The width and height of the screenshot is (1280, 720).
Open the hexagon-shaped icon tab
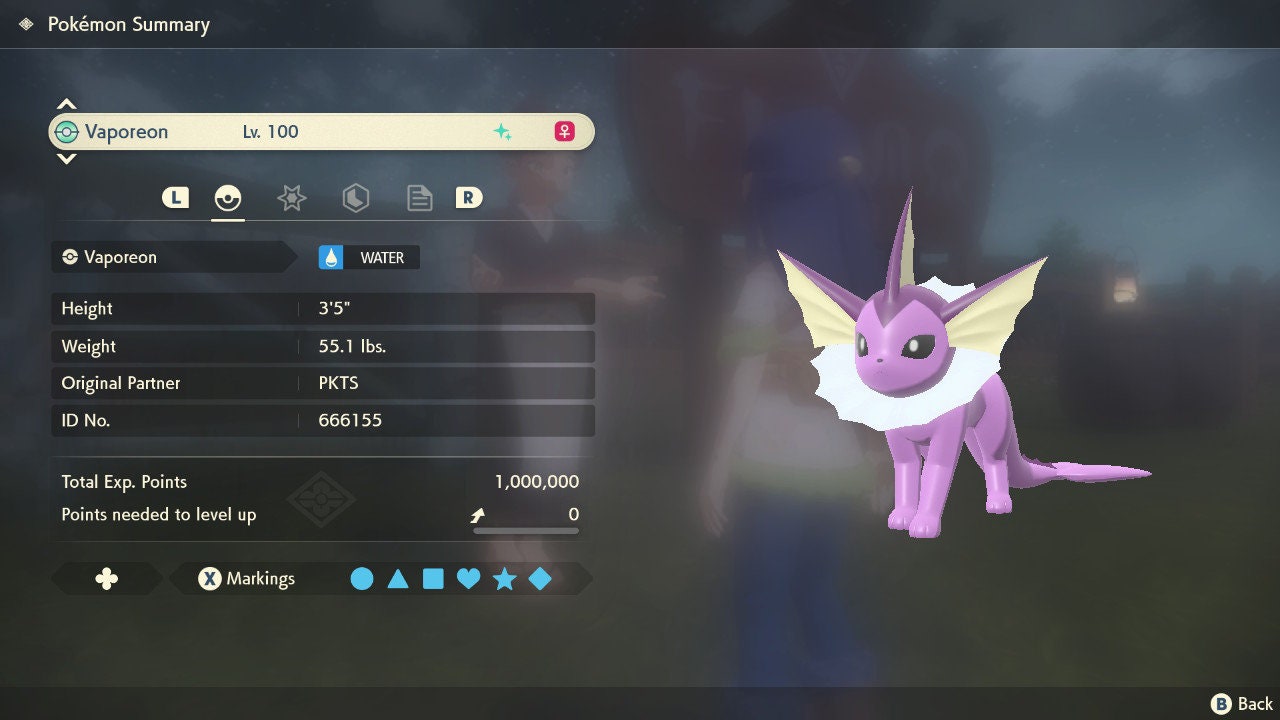tap(355, 198)
